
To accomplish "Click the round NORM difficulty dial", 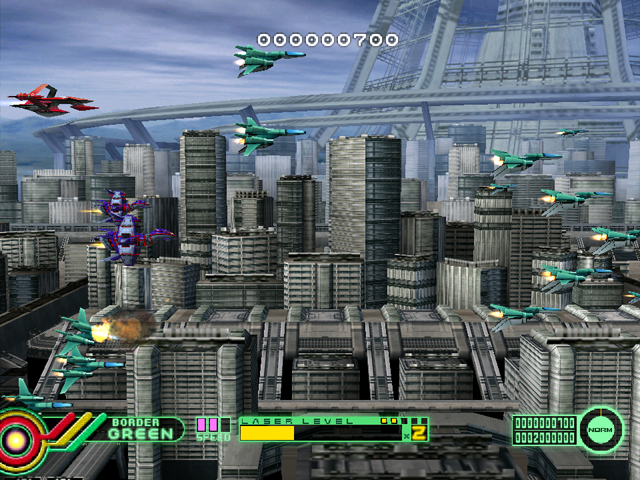I will click(600, 429).
